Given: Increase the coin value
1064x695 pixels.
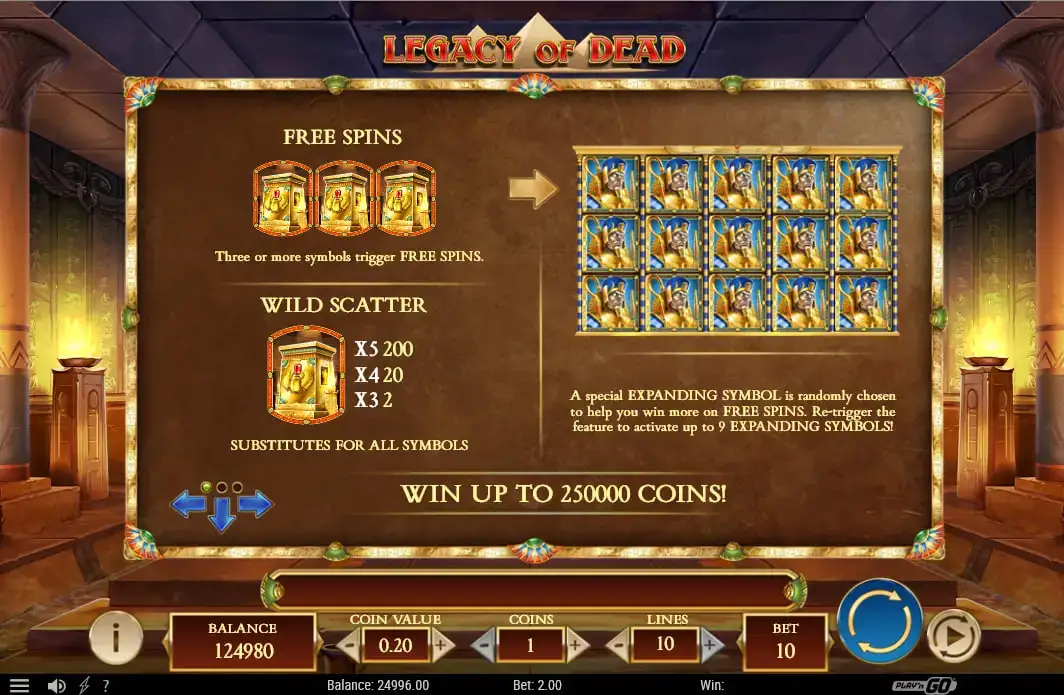Looking at the screenshot, I should coord(441,645).
